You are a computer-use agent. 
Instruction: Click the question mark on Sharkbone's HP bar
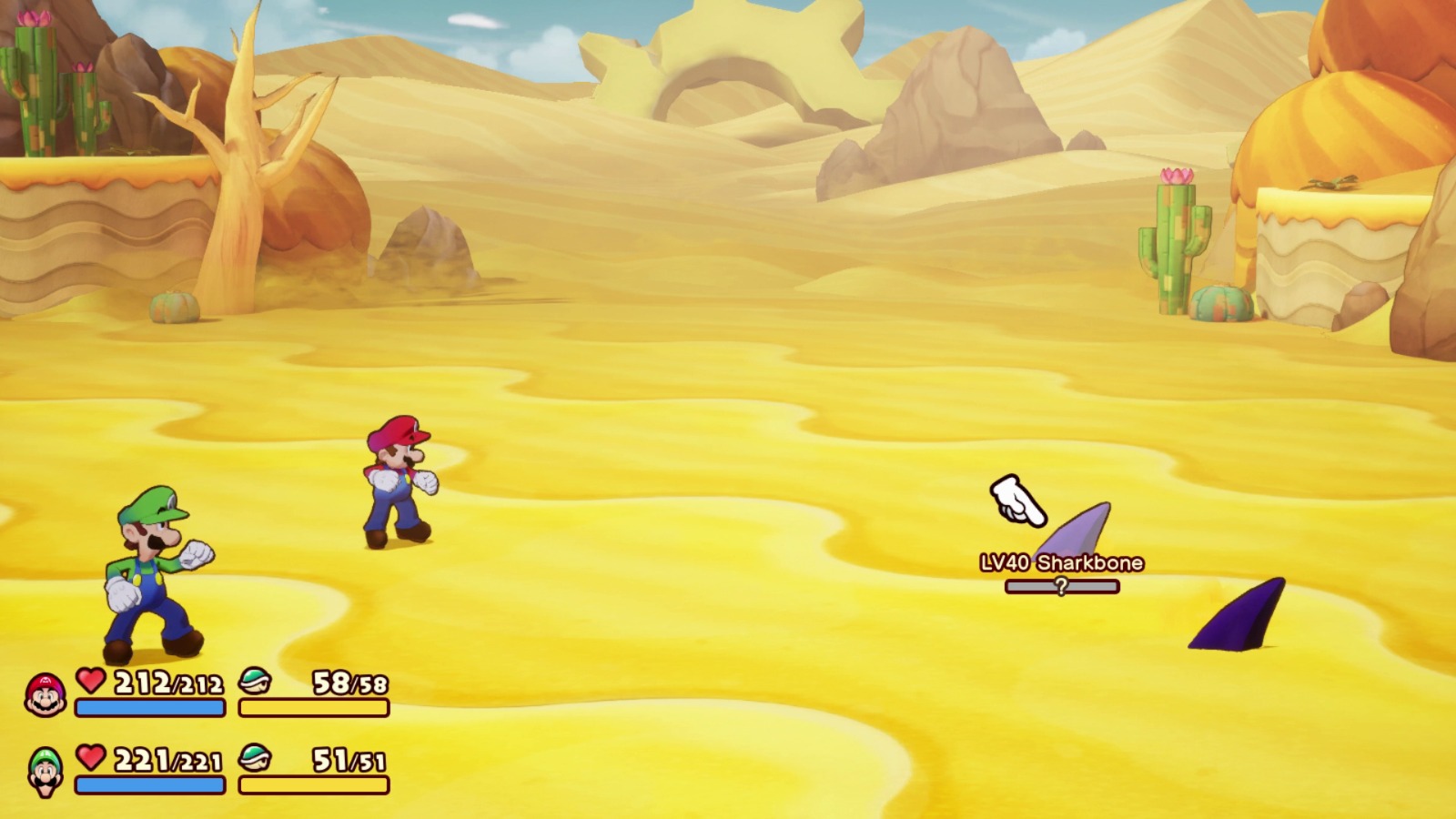pos(1059,590)
